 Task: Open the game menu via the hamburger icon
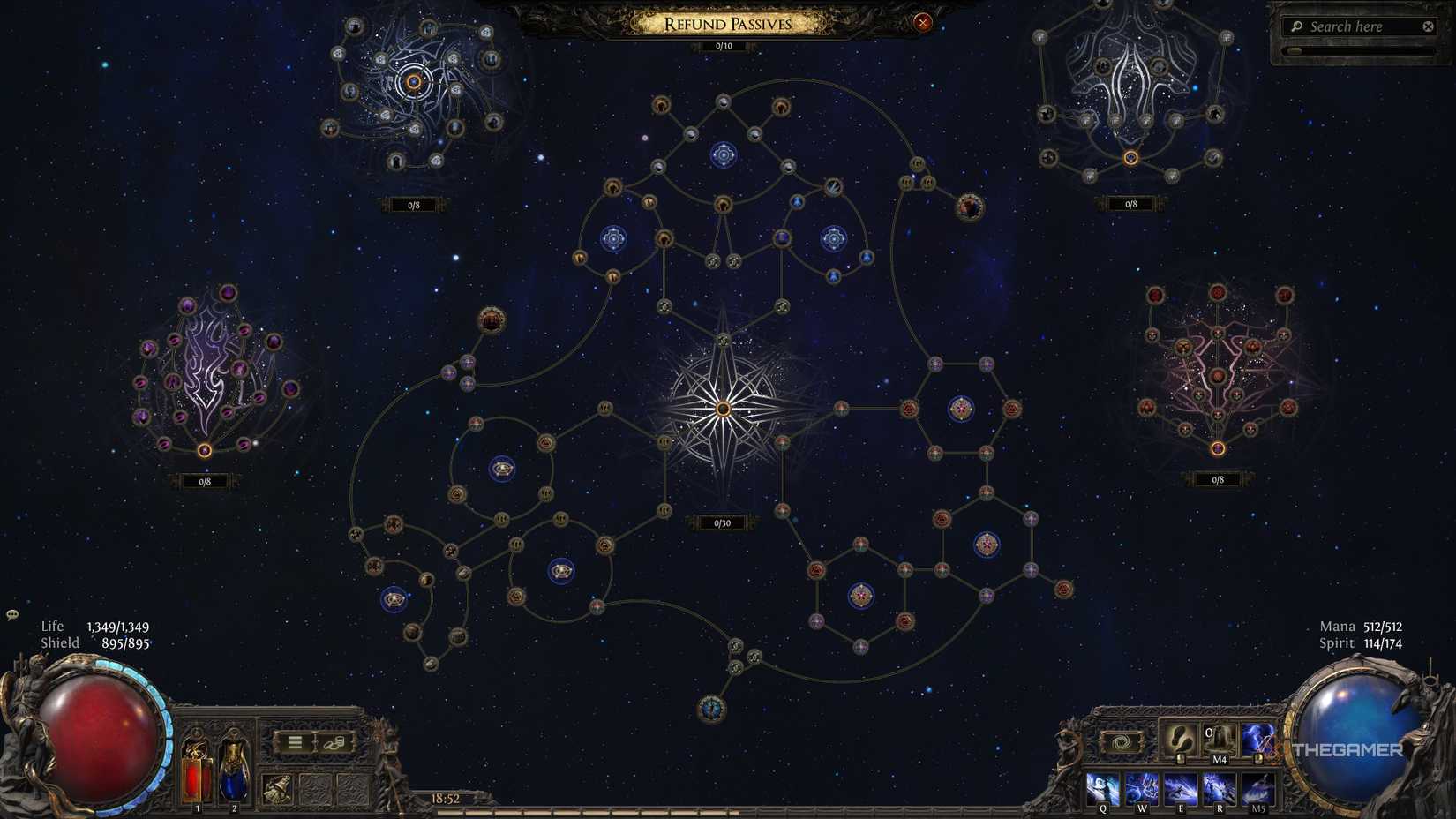(295, 741)
